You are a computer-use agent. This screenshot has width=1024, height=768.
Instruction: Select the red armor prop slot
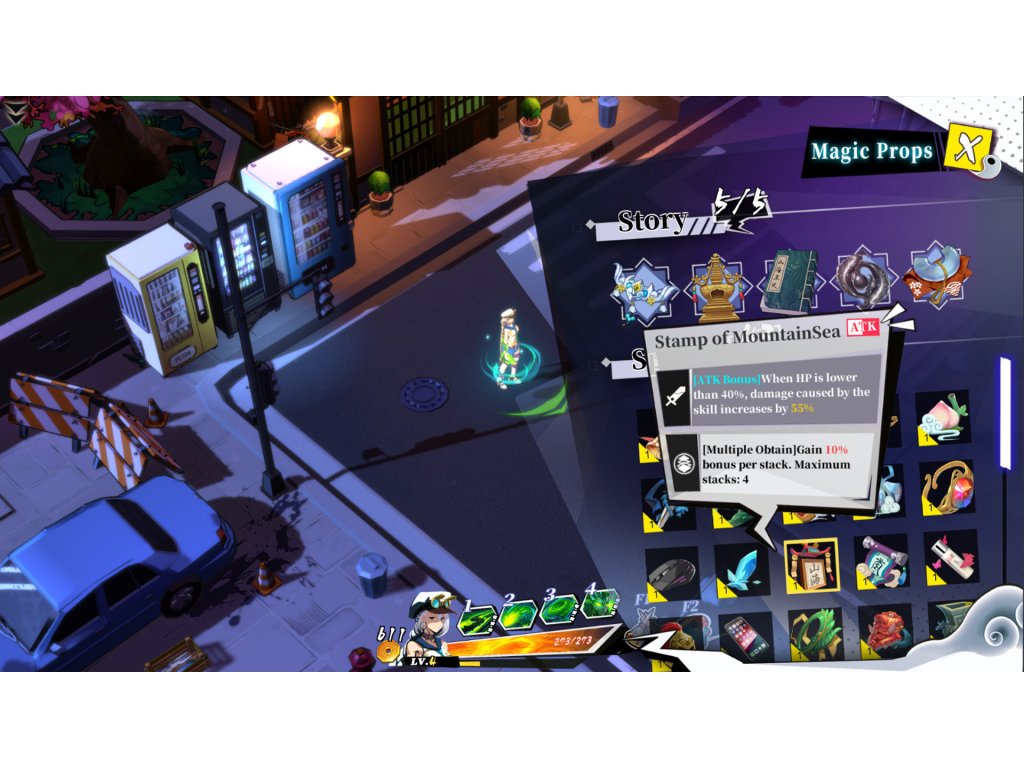(x=884, y=630)
